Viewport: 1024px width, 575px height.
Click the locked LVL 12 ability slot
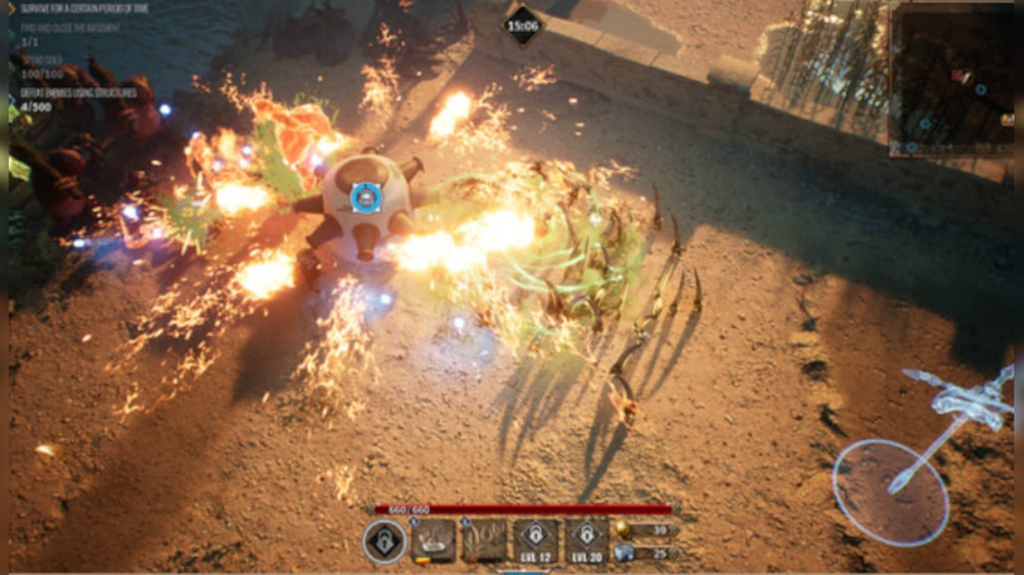[536, 540]
